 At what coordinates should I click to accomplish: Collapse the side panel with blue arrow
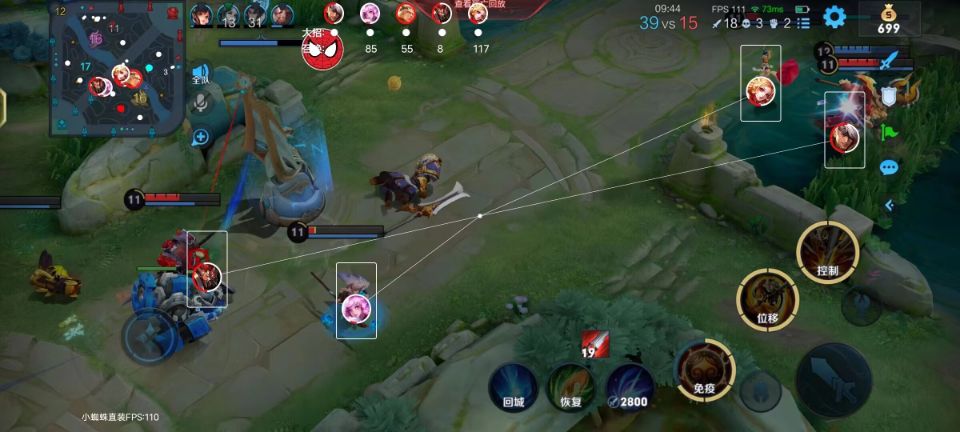(888, 205)
